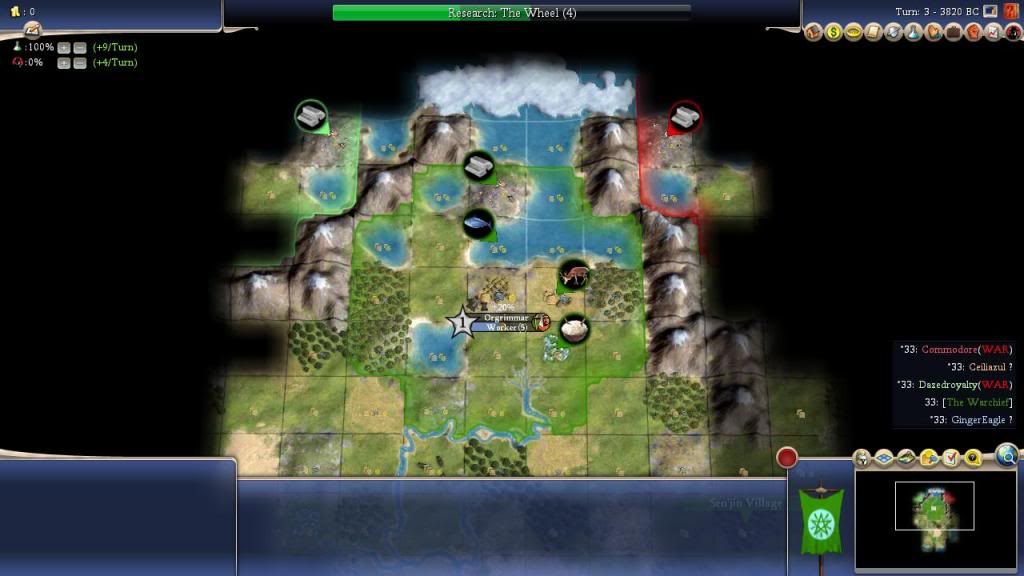Click the minimap to move the camera
The image size is (1024, 576).
[x=934, y=508]
